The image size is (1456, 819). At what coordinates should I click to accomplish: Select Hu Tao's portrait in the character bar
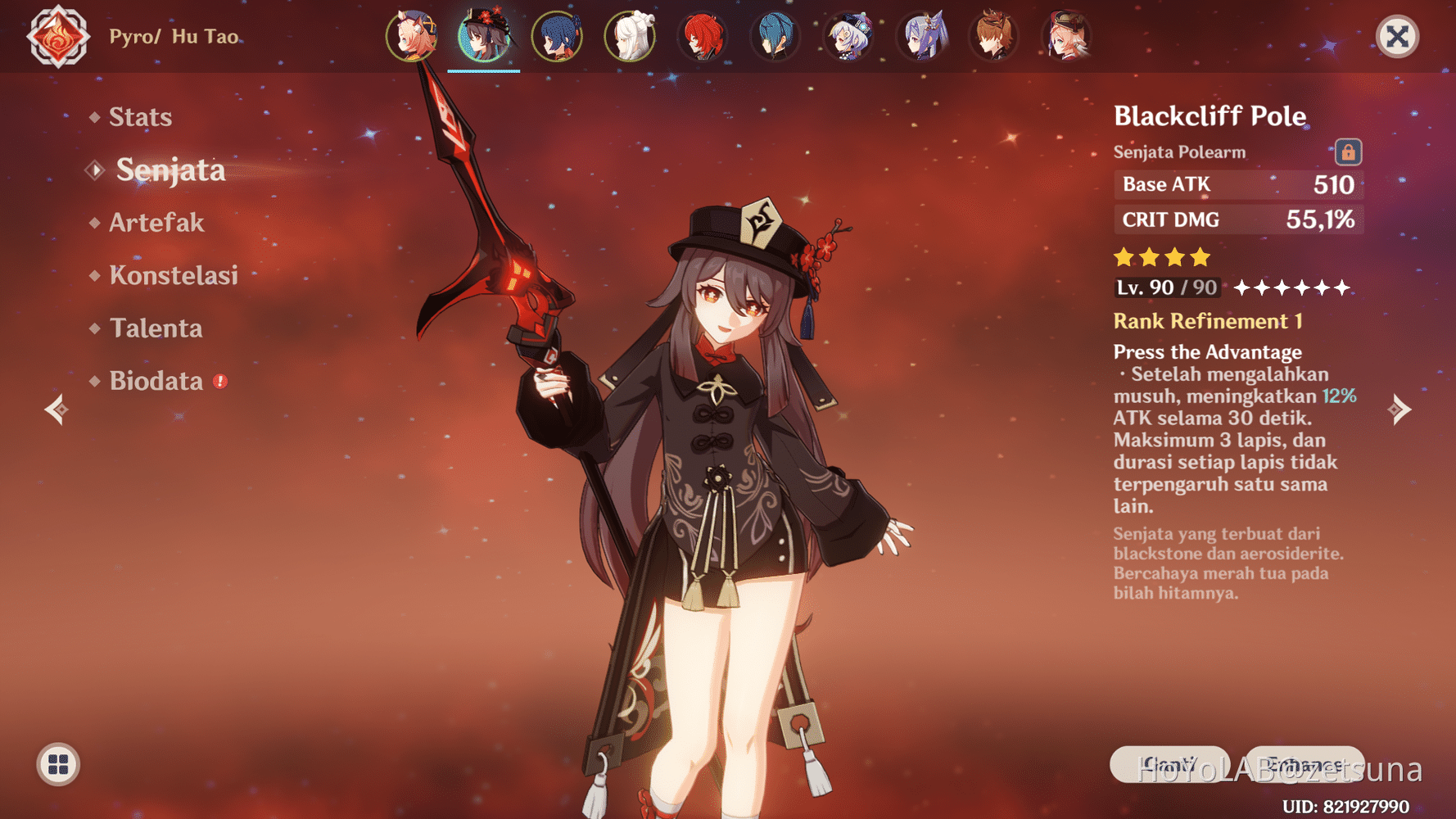pyautogui.click(x=484, y=37)
